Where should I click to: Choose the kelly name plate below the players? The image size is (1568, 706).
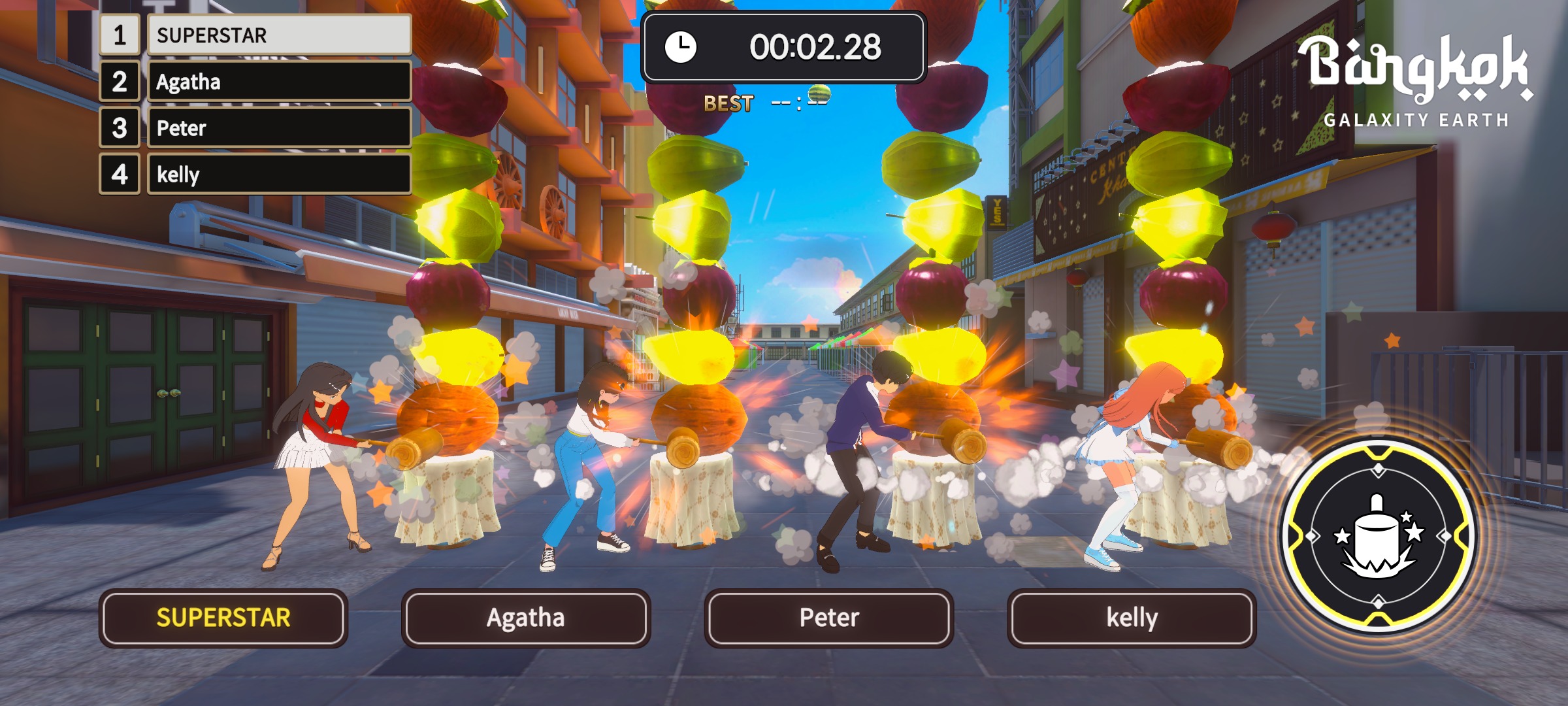point(1131,618)
